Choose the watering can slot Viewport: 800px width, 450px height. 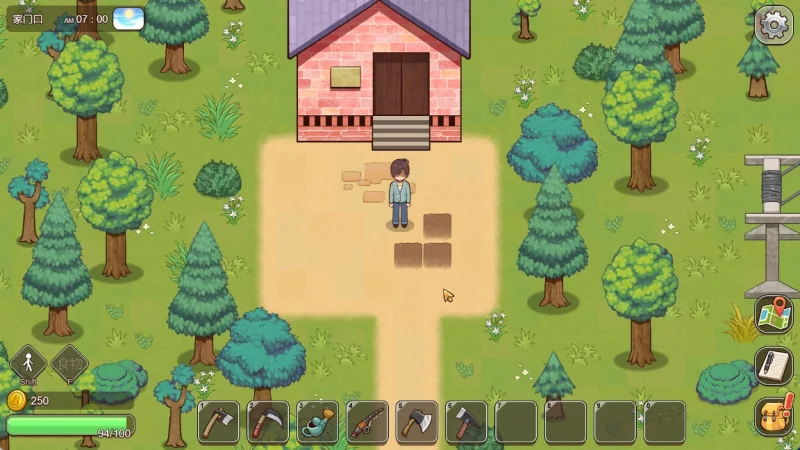pyautogui.click(x=318, y=422)
